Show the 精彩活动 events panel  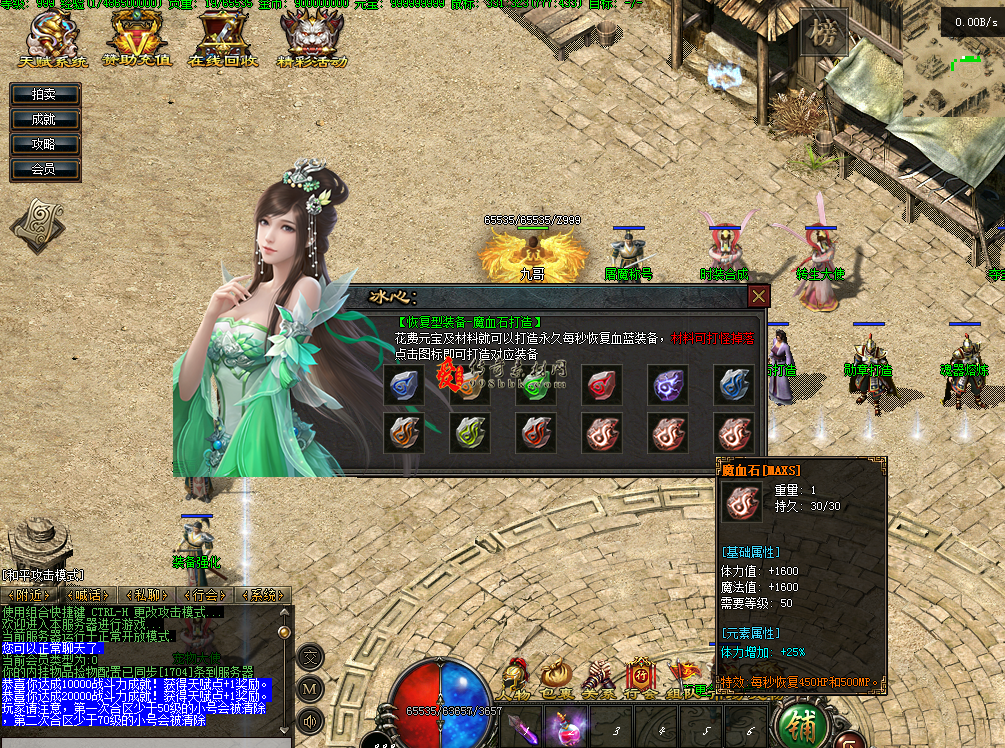point(312,40)
